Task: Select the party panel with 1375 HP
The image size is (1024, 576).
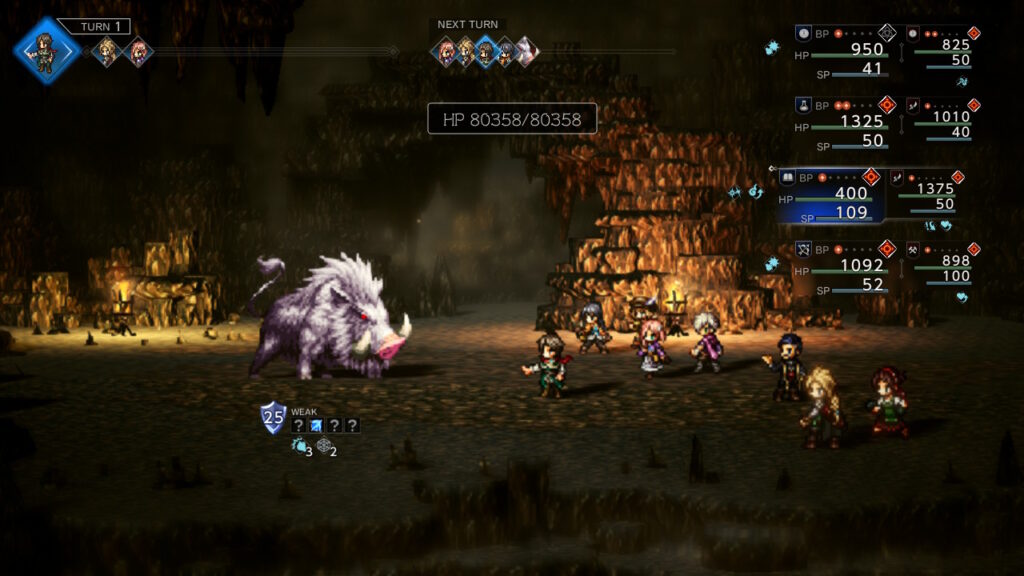Action: pyautogui.click(x=930, y=192)
